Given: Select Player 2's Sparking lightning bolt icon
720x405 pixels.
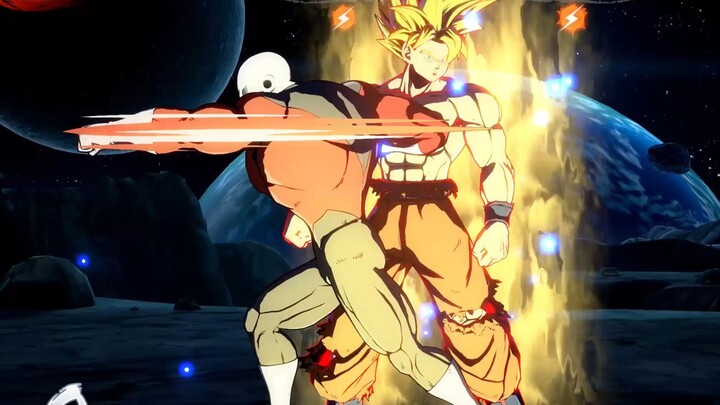Looking at the screenshot, I should tap(571, 17).
